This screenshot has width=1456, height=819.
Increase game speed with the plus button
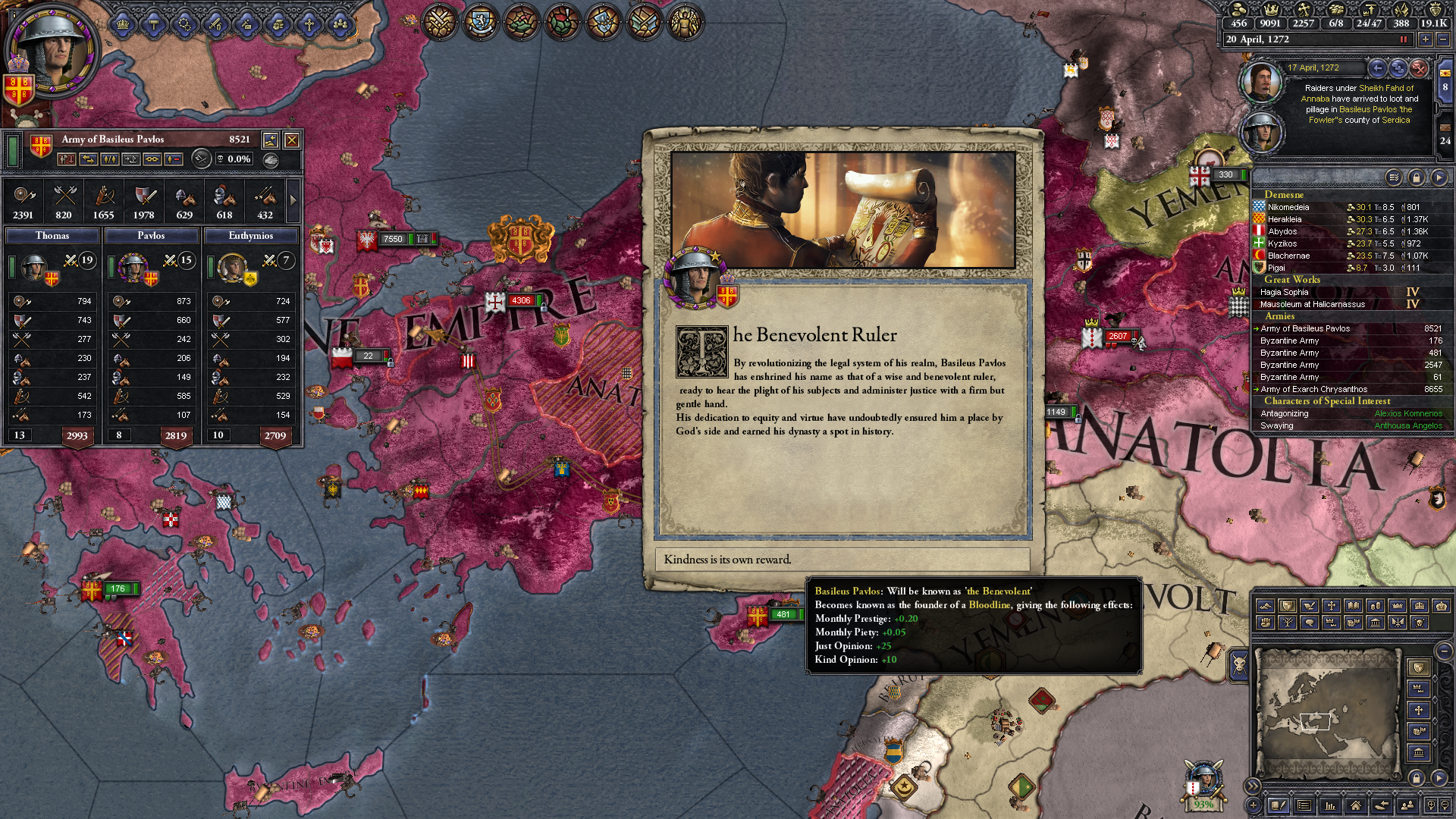pyautogui.click(x=1426, y=39)
